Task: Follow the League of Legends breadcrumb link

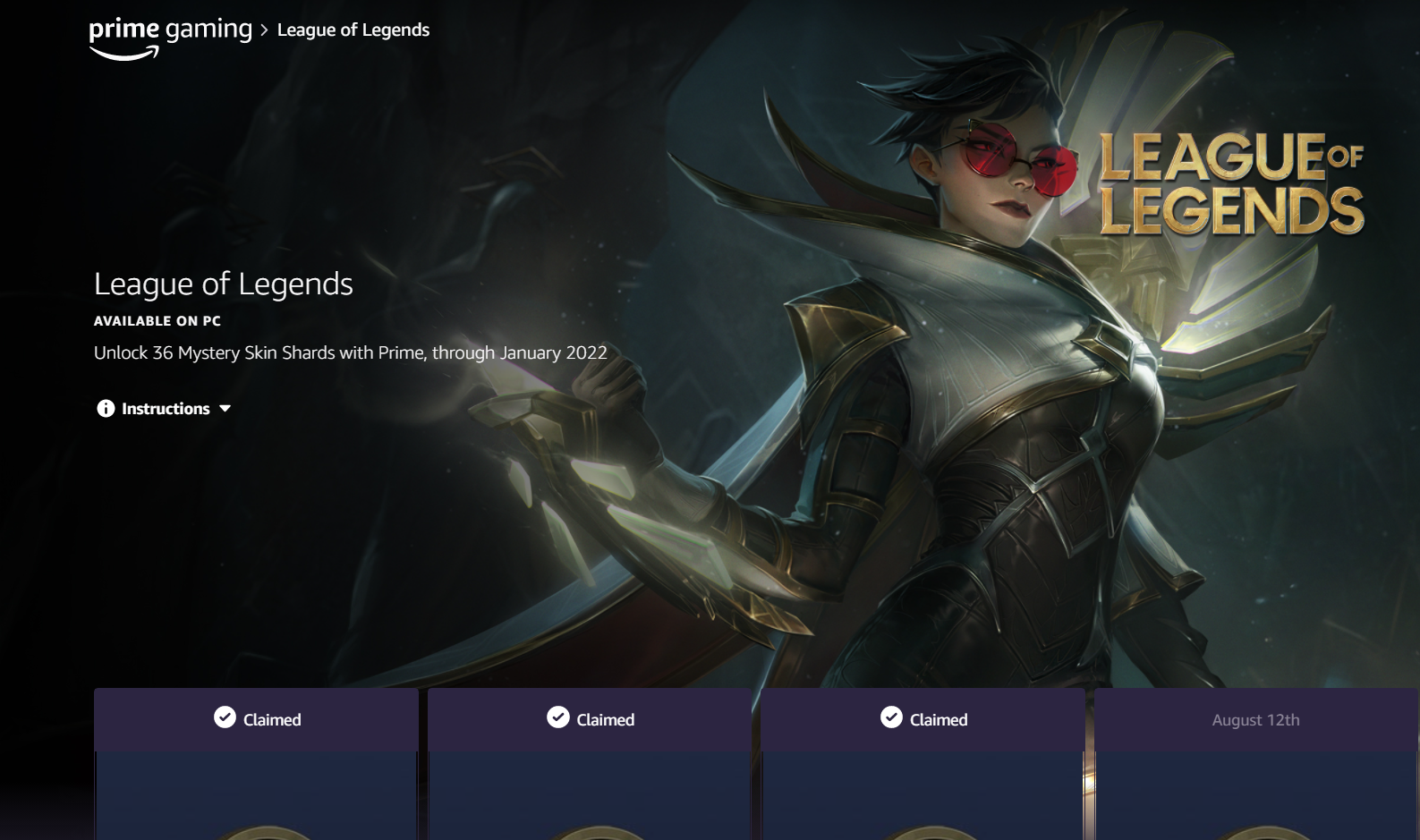Action: click(x=353, y=30)
